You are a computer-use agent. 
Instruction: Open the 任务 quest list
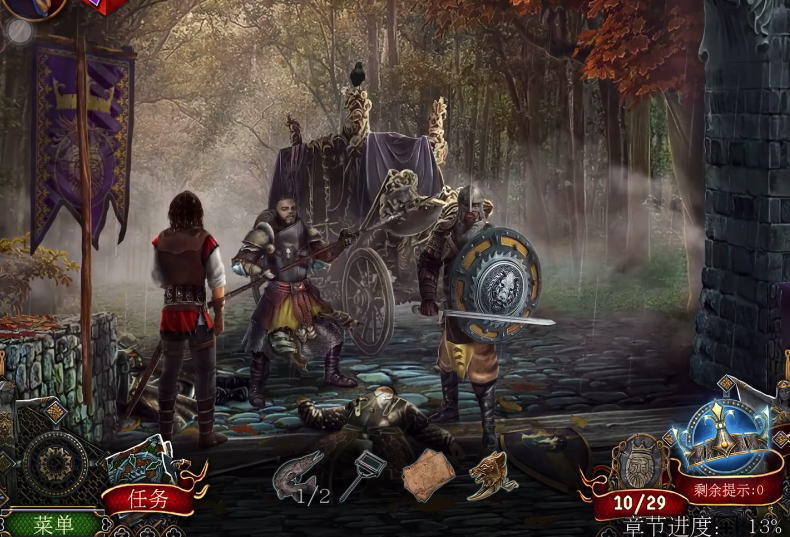coord(150,499)
